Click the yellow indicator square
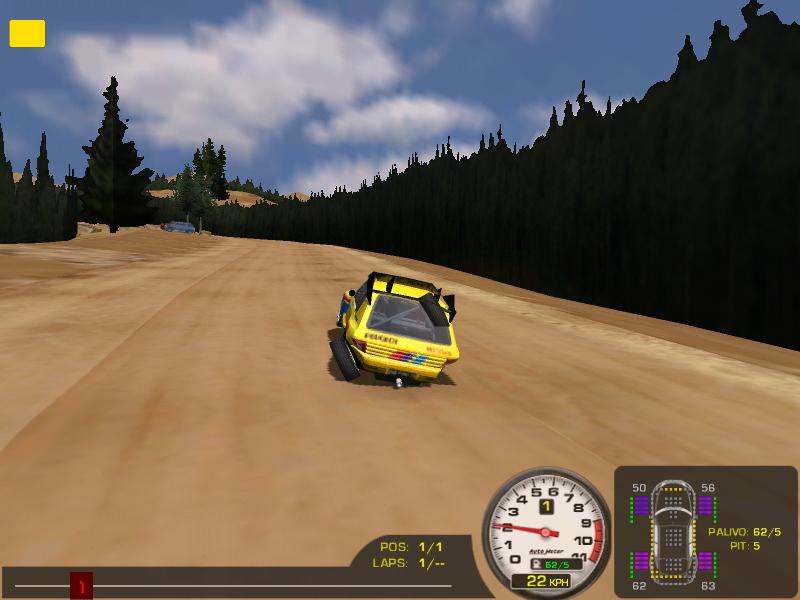Screen dimensions: 800x600 coord(27,34)
